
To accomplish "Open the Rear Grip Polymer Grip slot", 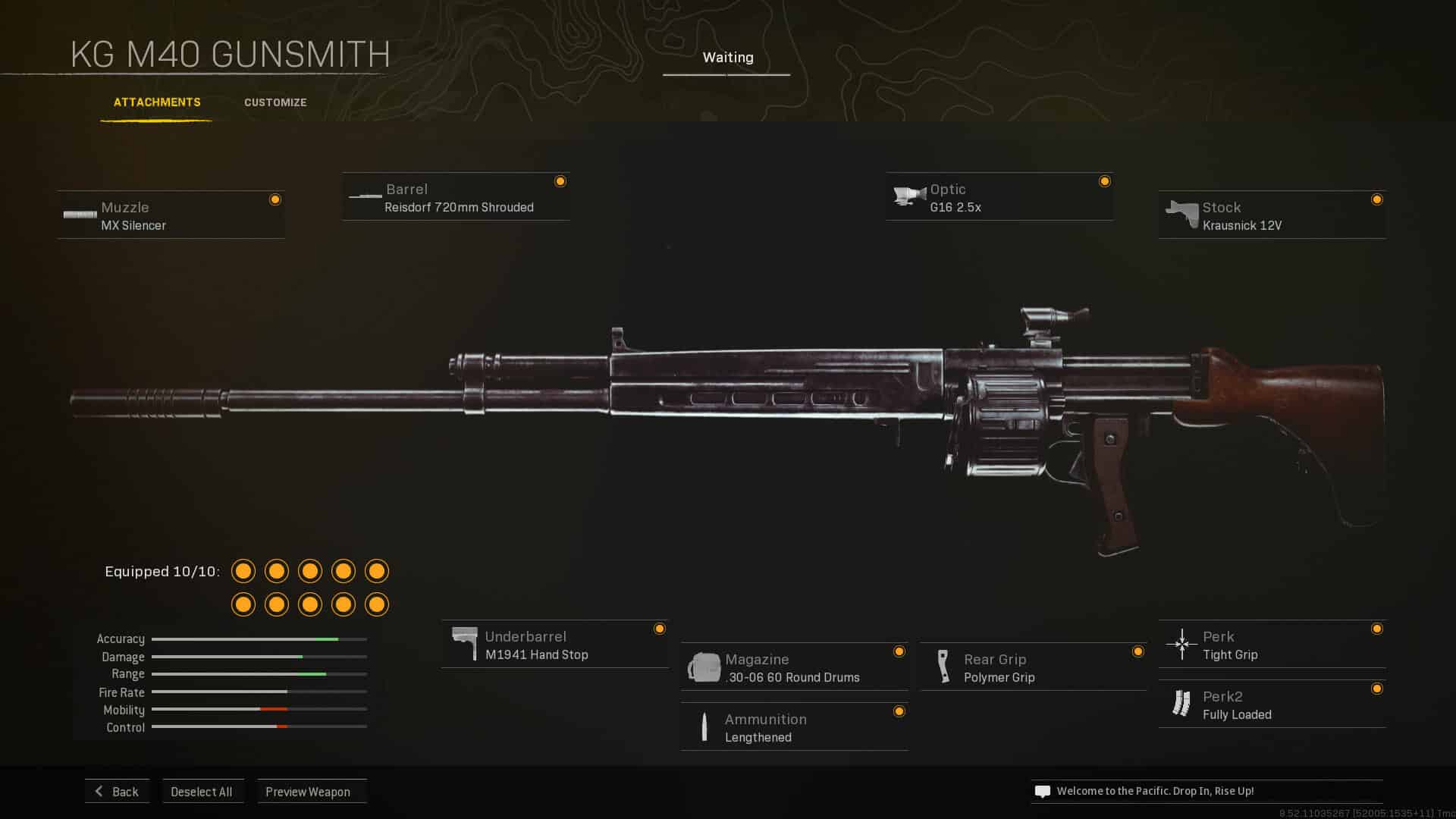I will 1033,667.
